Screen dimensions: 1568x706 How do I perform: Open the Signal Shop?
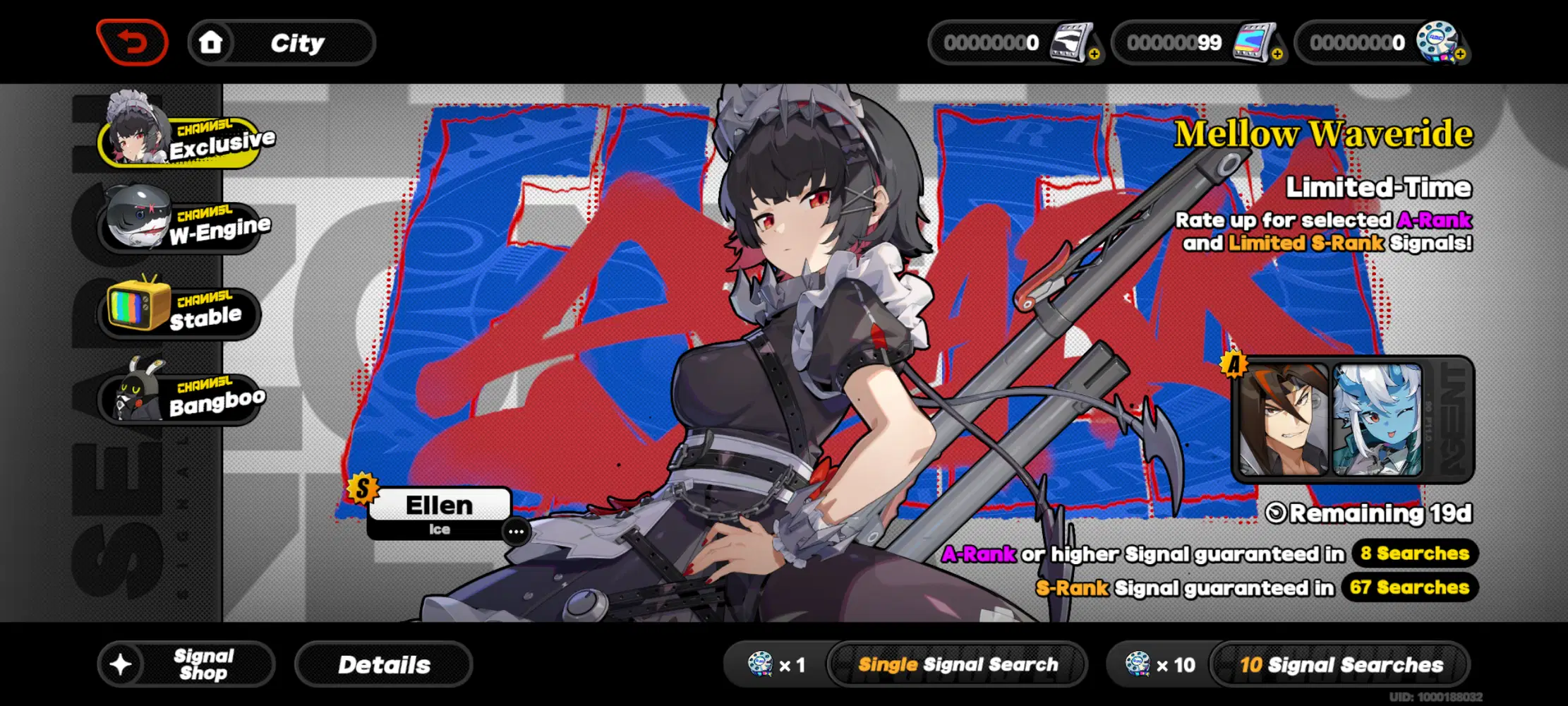(x=186, y=664)
